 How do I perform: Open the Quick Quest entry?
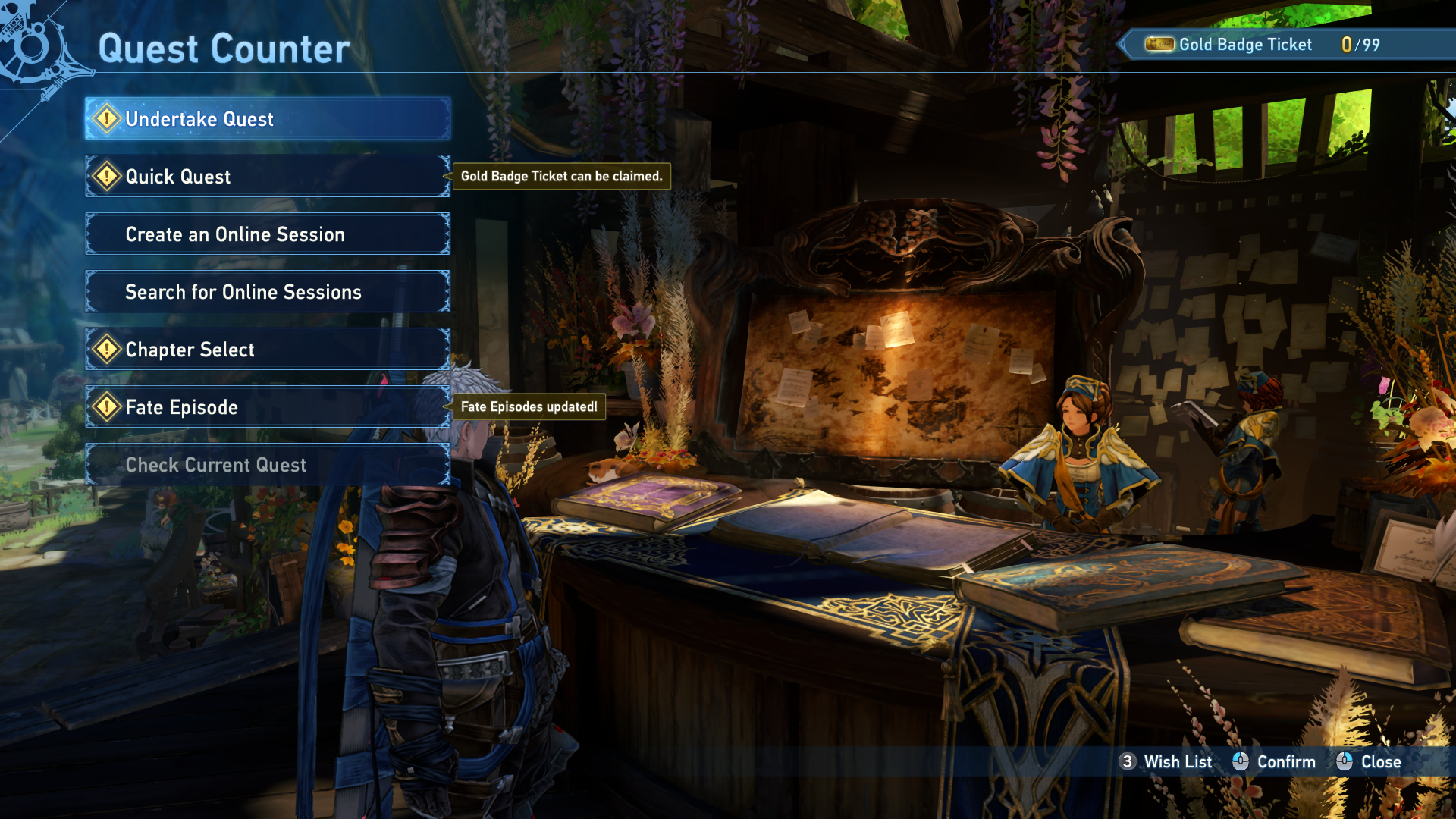click(x=268, y=177)
